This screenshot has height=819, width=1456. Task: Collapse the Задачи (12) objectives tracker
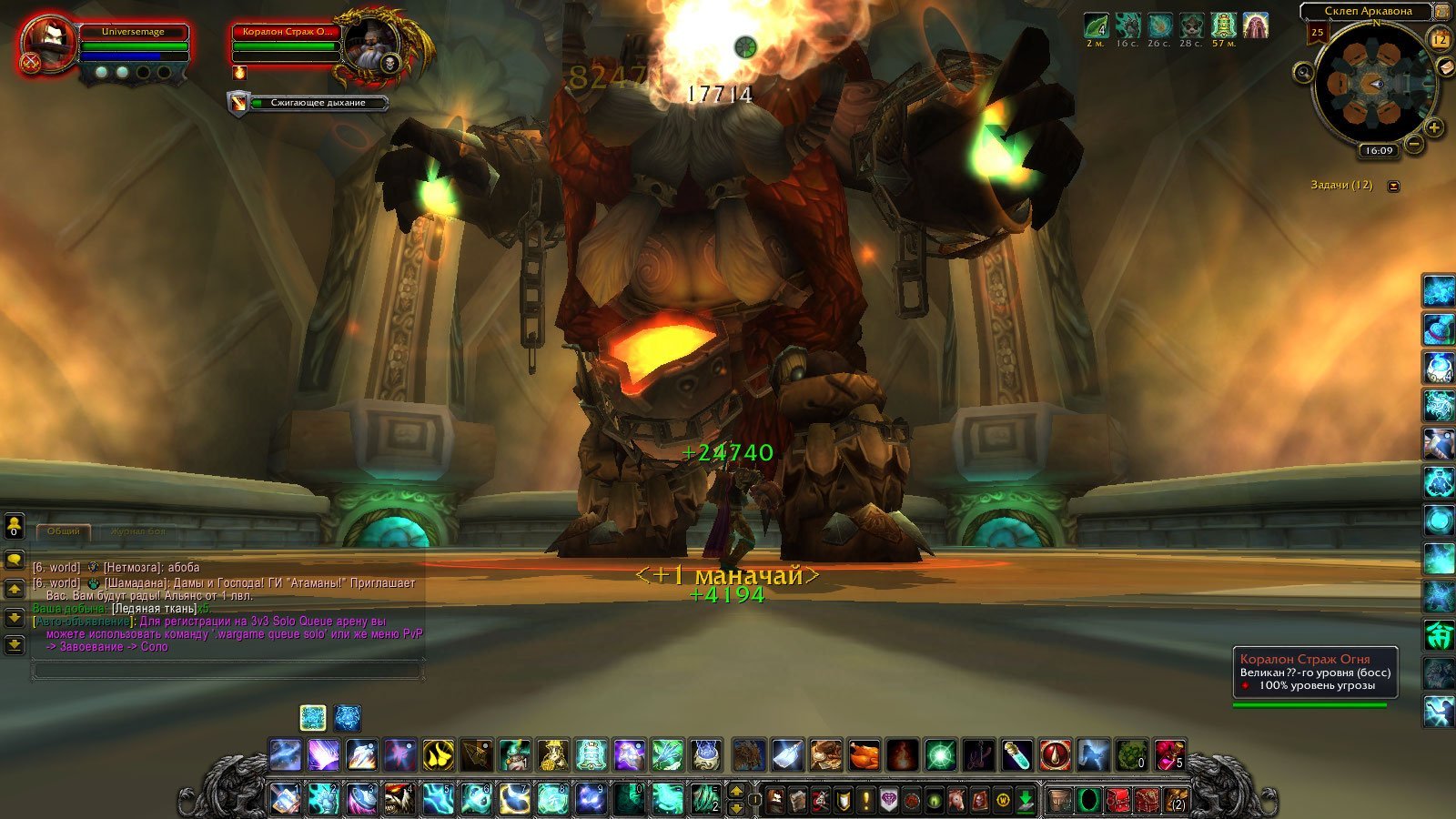pos(1393,186)
